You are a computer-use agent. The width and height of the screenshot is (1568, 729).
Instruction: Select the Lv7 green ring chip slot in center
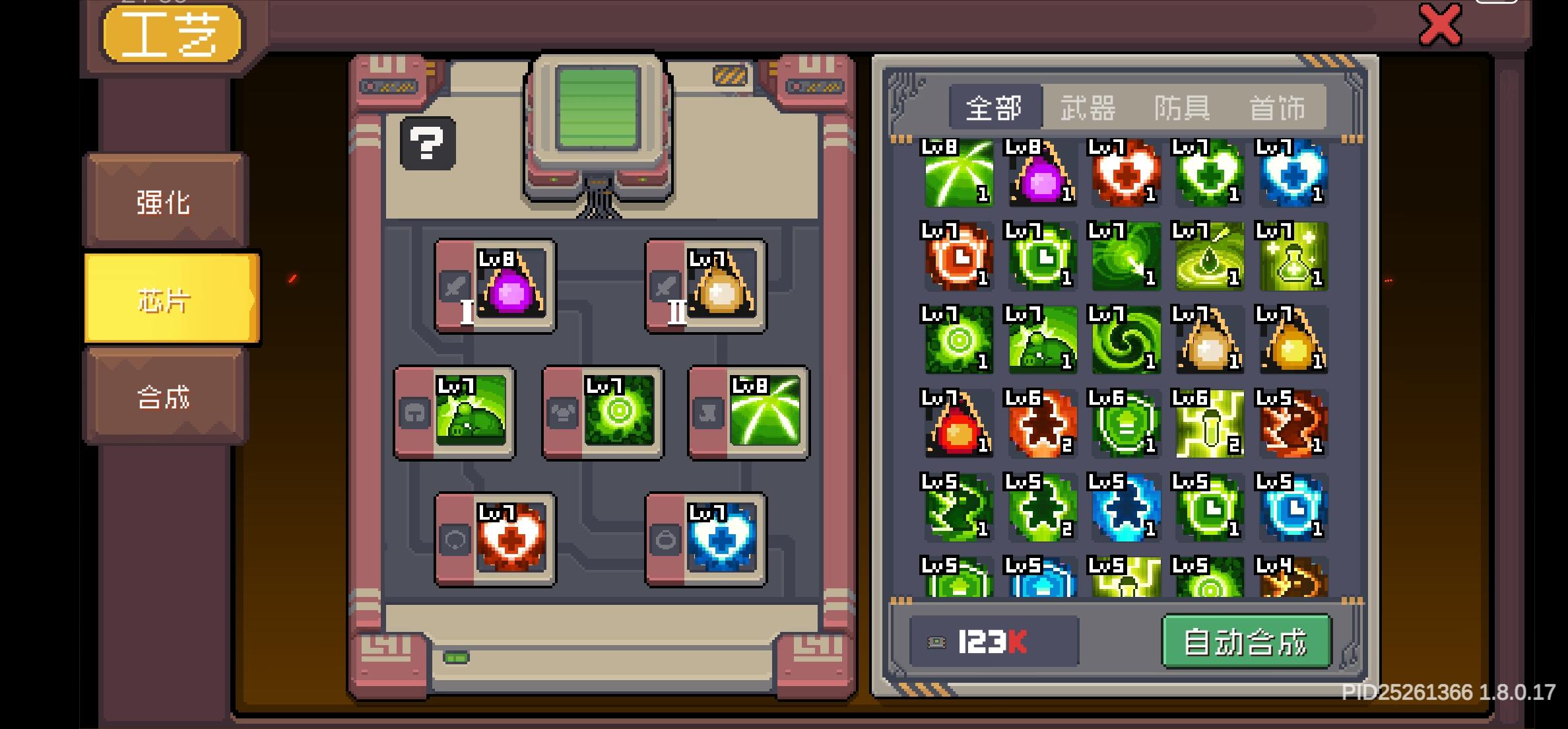(618, 413)
